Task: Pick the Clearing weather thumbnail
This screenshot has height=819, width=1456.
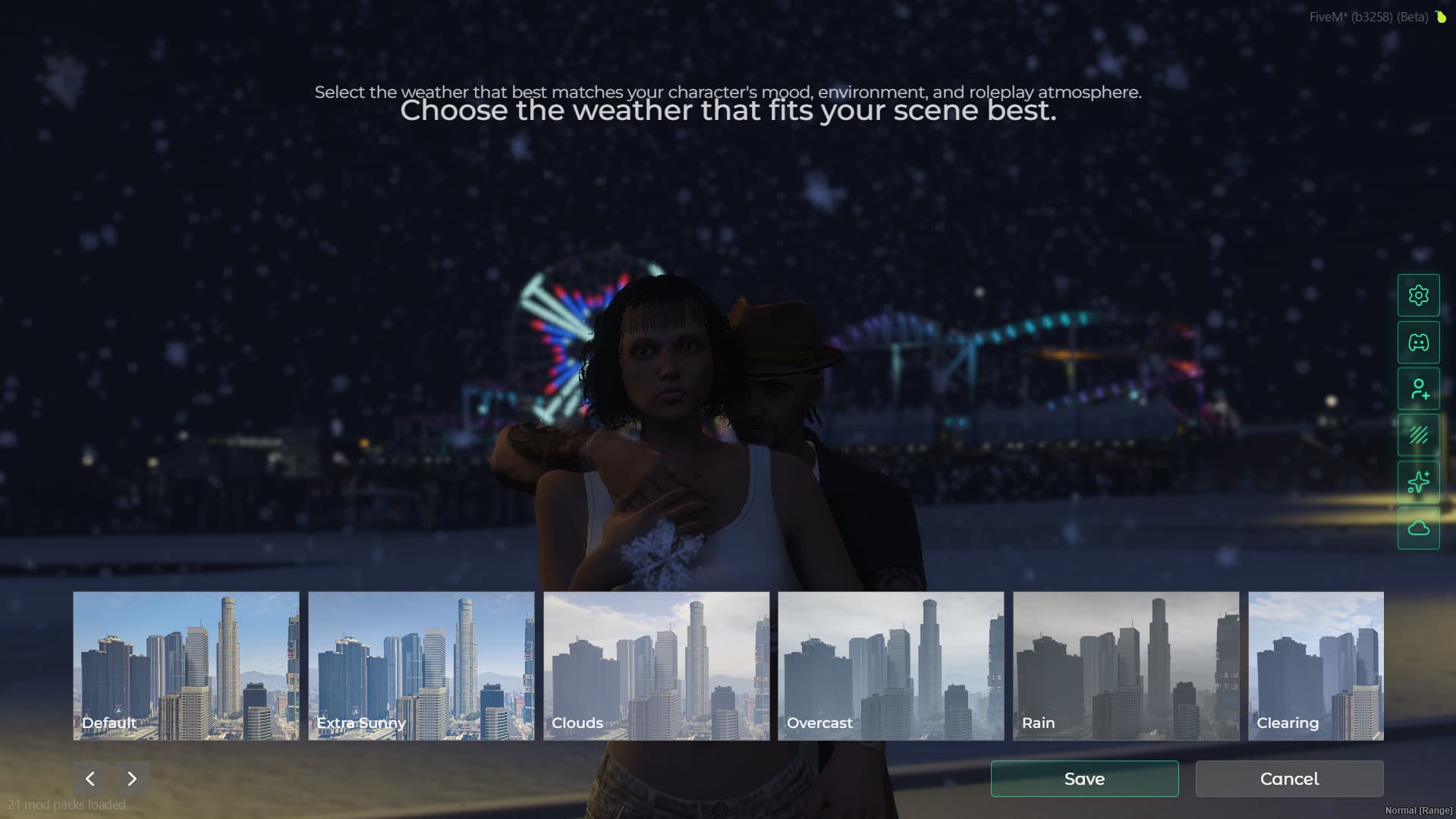Action: click(x=1316, y=666)
